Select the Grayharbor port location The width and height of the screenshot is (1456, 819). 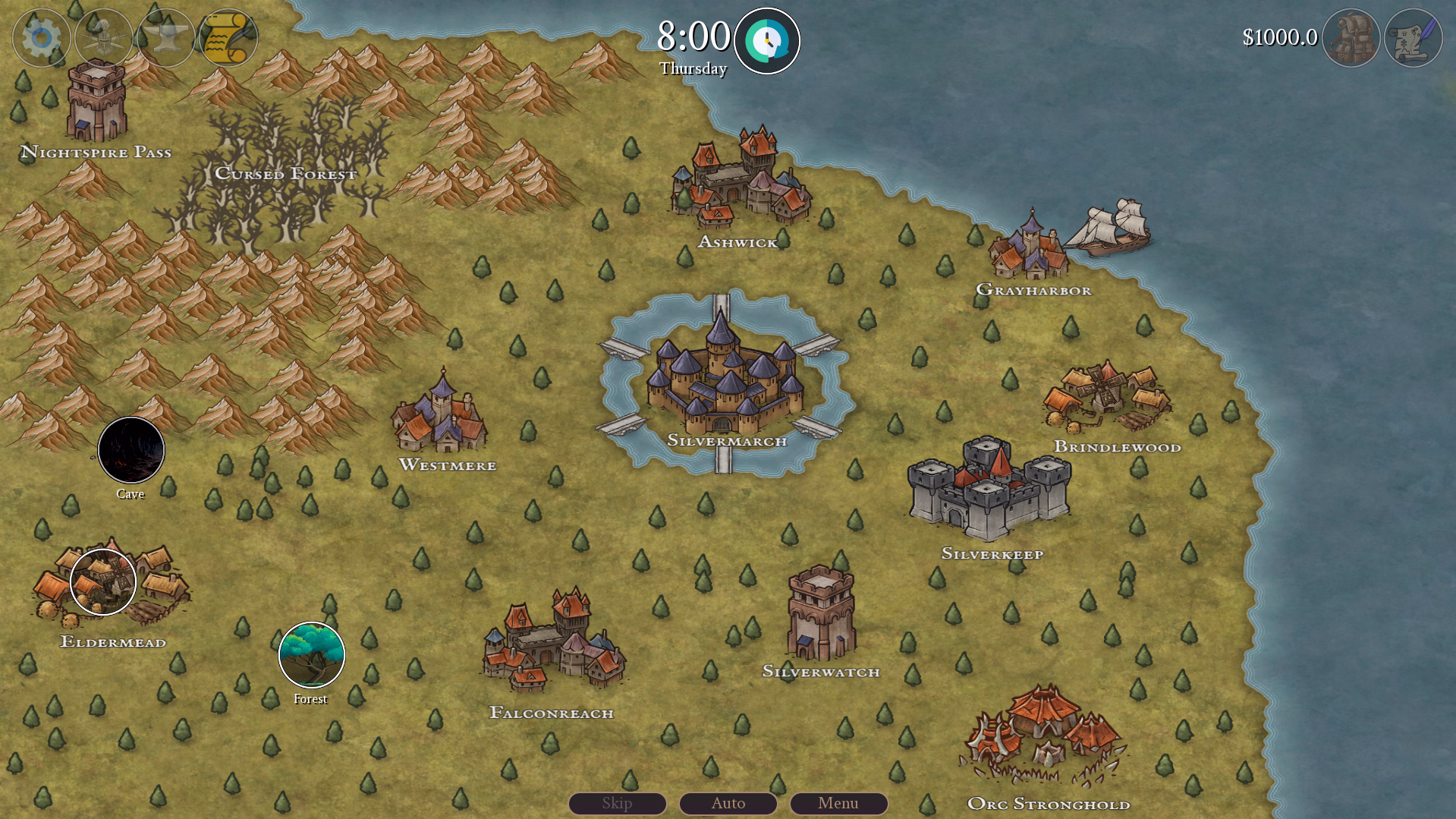point(1030,247)
